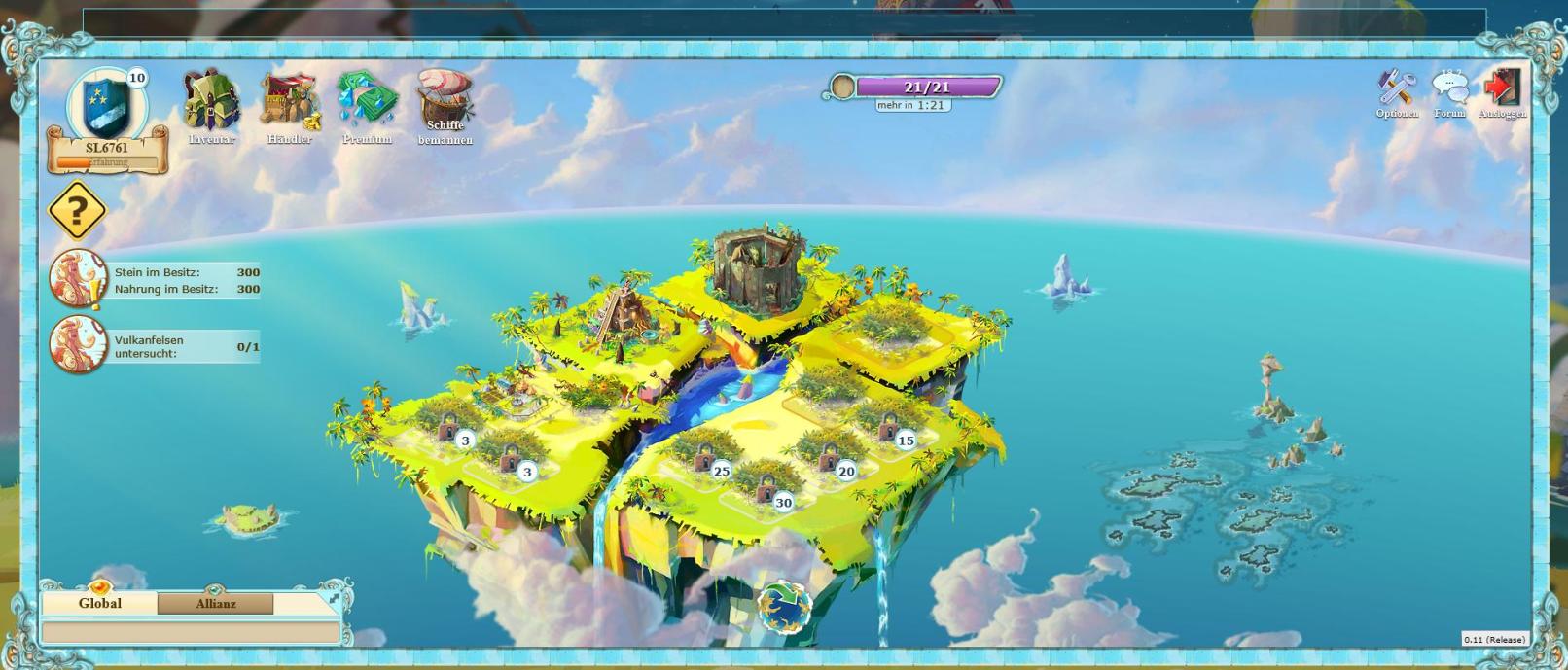This screenshot has height=670, width=1568.
Task: Open the Optionen settings
Action: [x=1397, y=91]
